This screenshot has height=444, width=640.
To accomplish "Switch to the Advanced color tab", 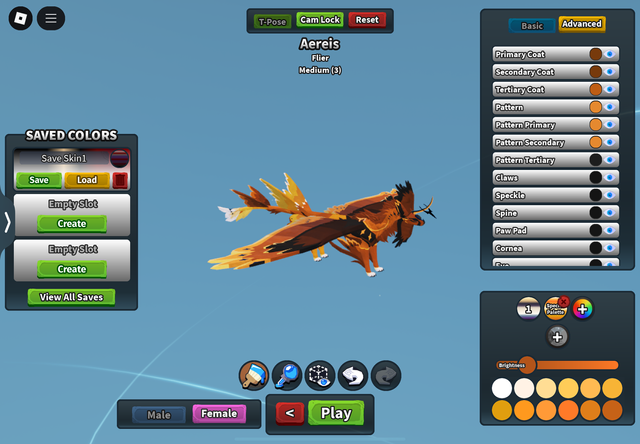I will 581,24.
